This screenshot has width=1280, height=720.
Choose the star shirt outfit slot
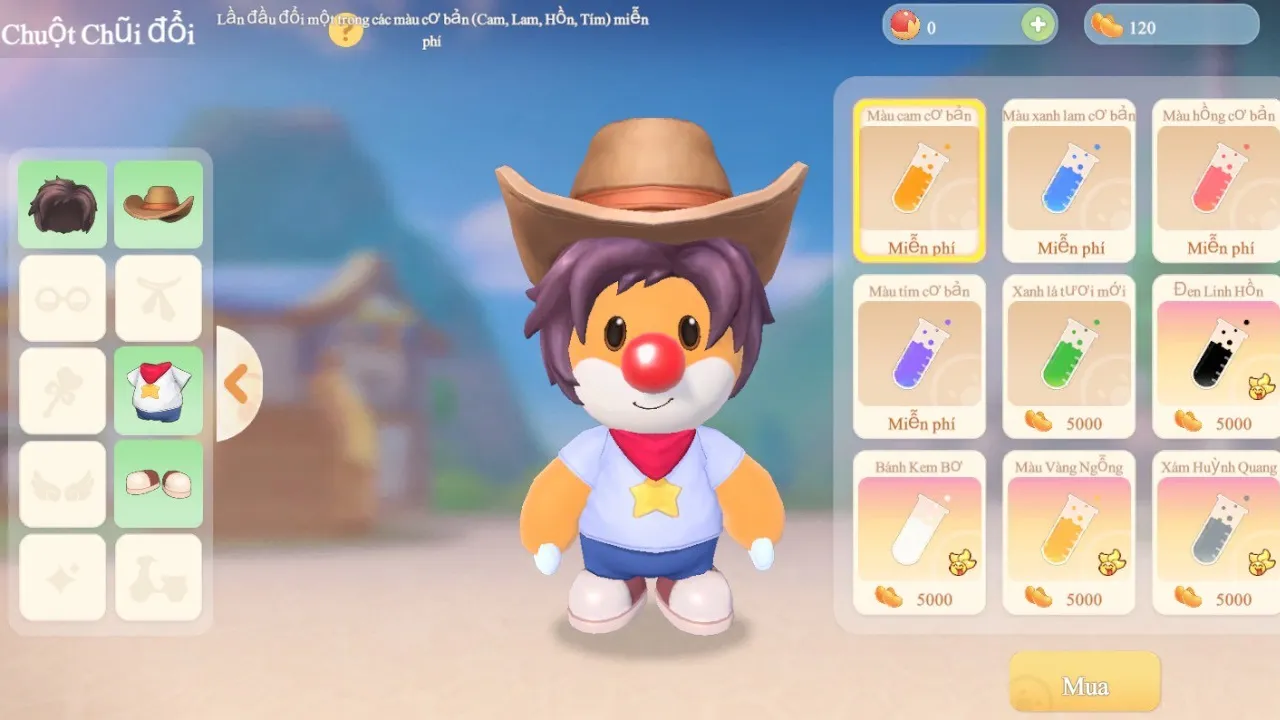pos(158,390)
